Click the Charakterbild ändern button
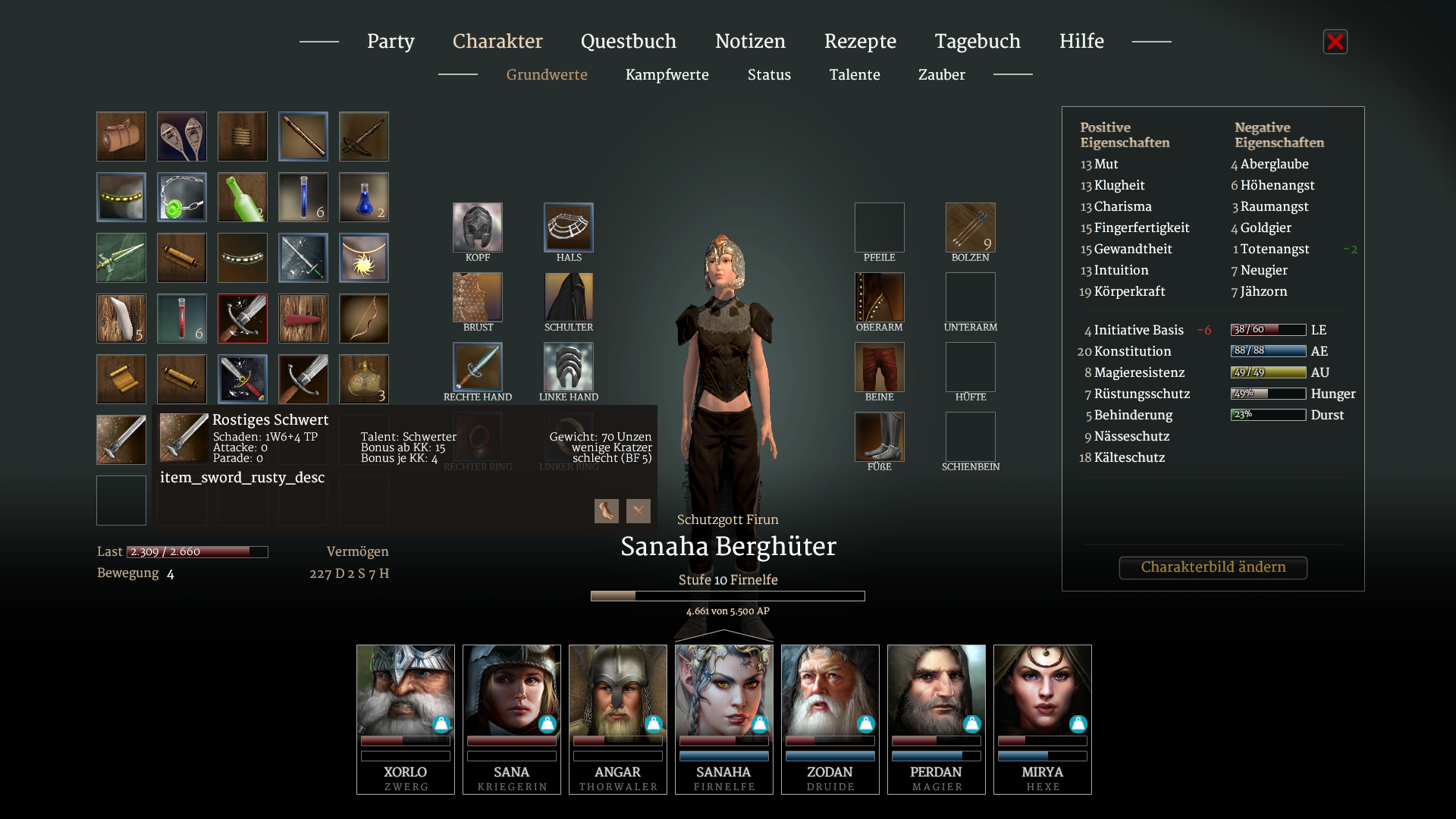This screenshot has width=1456, height=819. [x=1213, y=567]
